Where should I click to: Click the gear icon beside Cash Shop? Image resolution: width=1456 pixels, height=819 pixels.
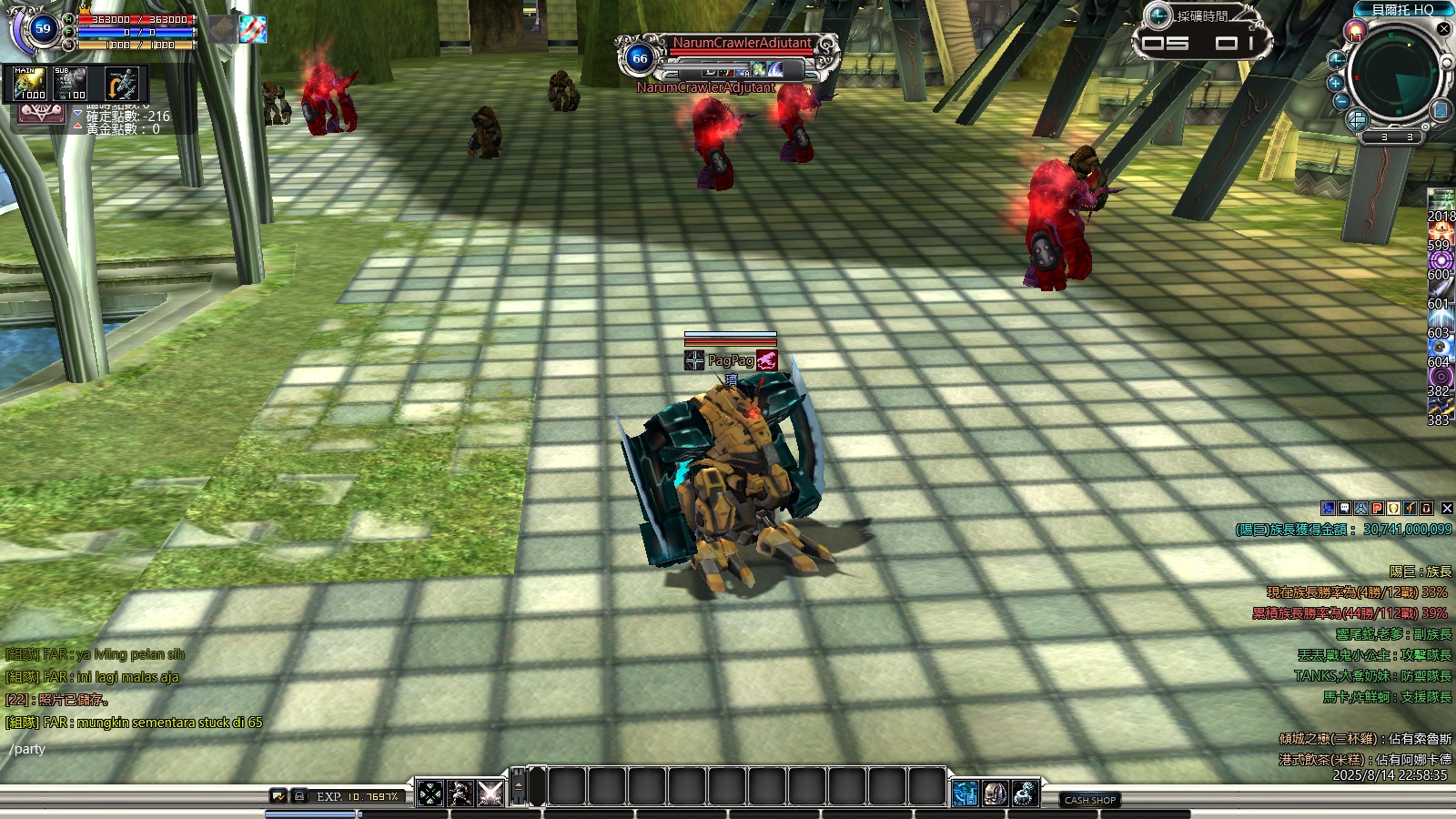1026,794
